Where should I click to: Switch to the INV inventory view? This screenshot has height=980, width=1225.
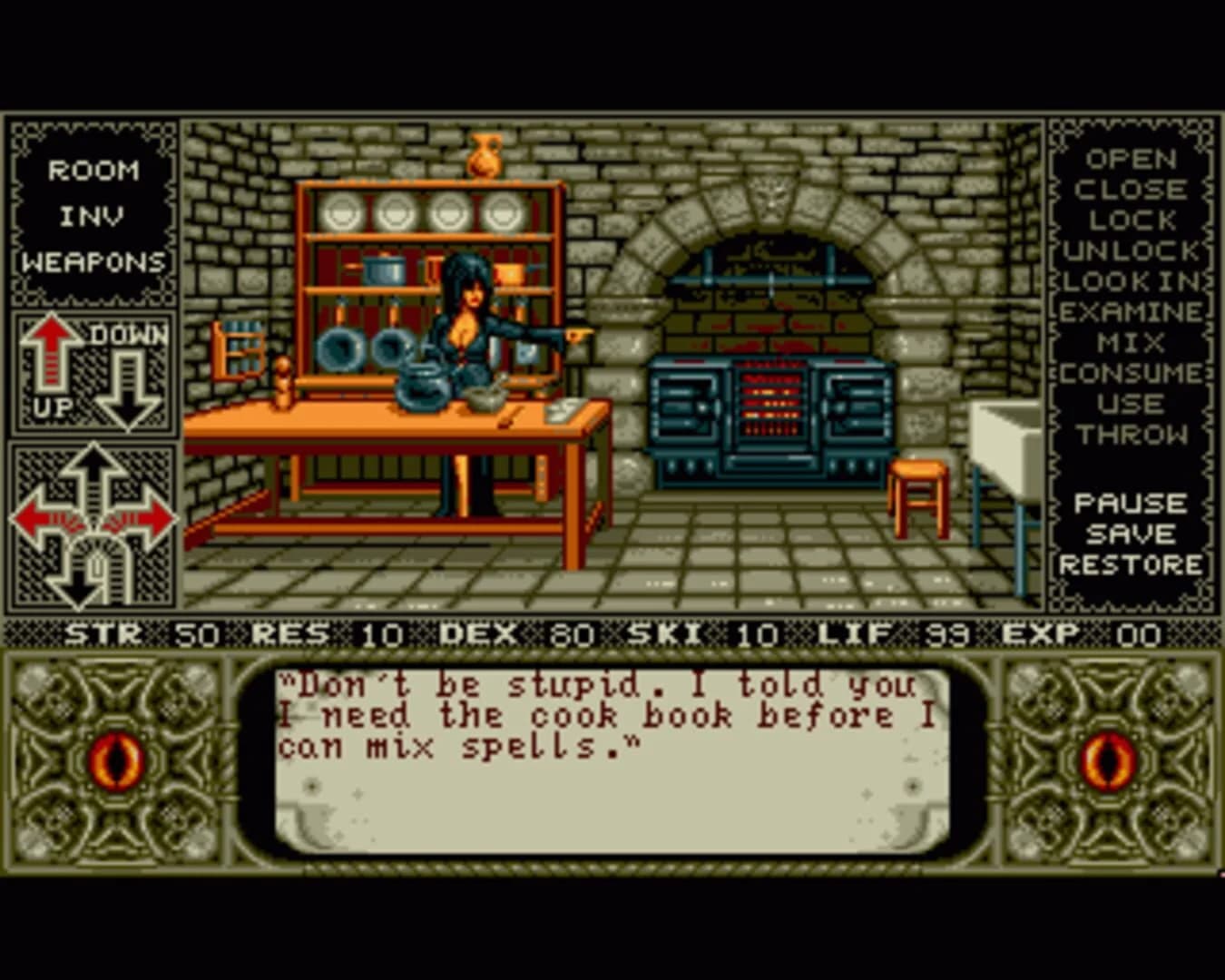point(94,215)
